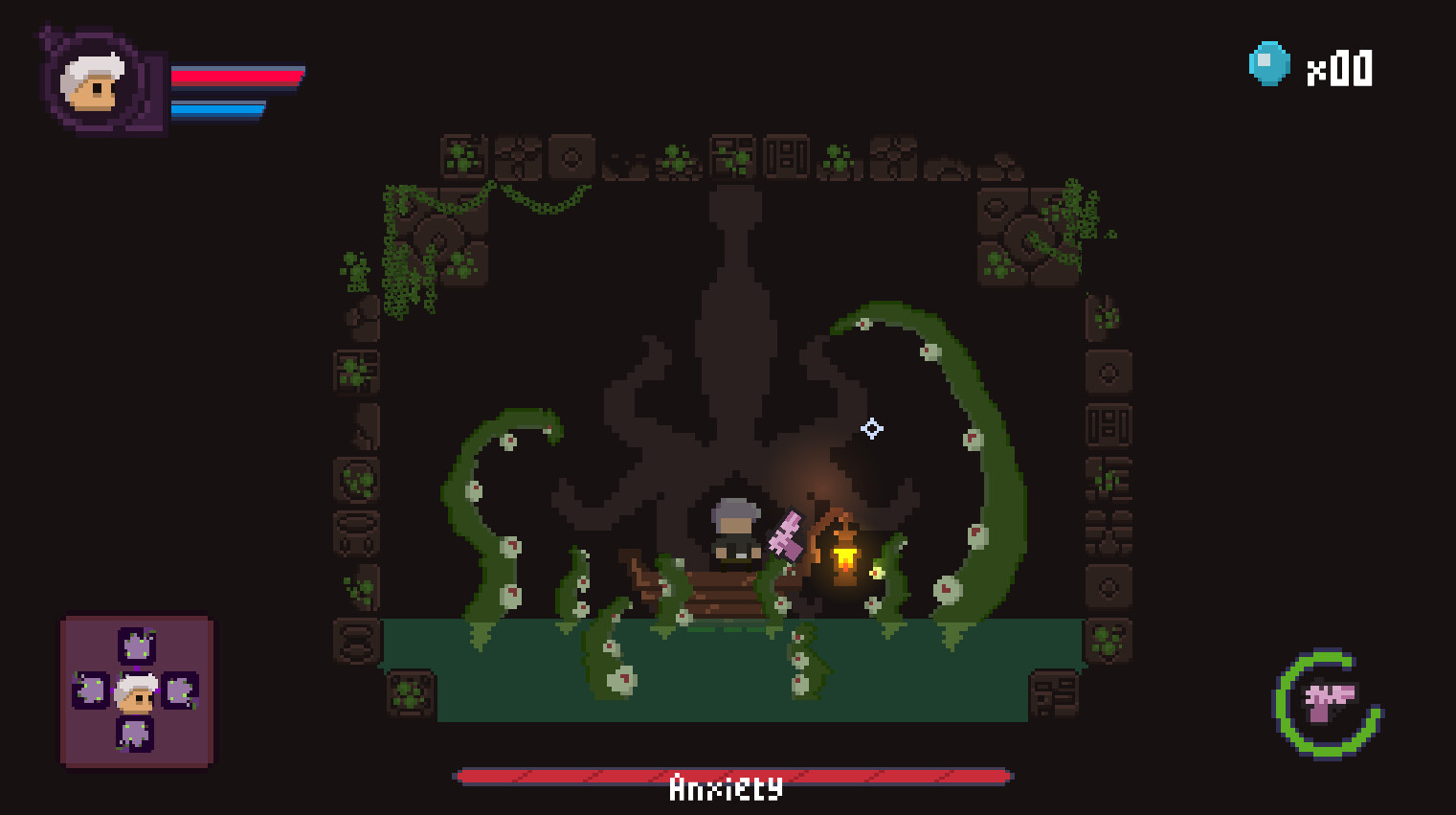Select the bottom ability slot on the d-pad

tap(136, 736)
